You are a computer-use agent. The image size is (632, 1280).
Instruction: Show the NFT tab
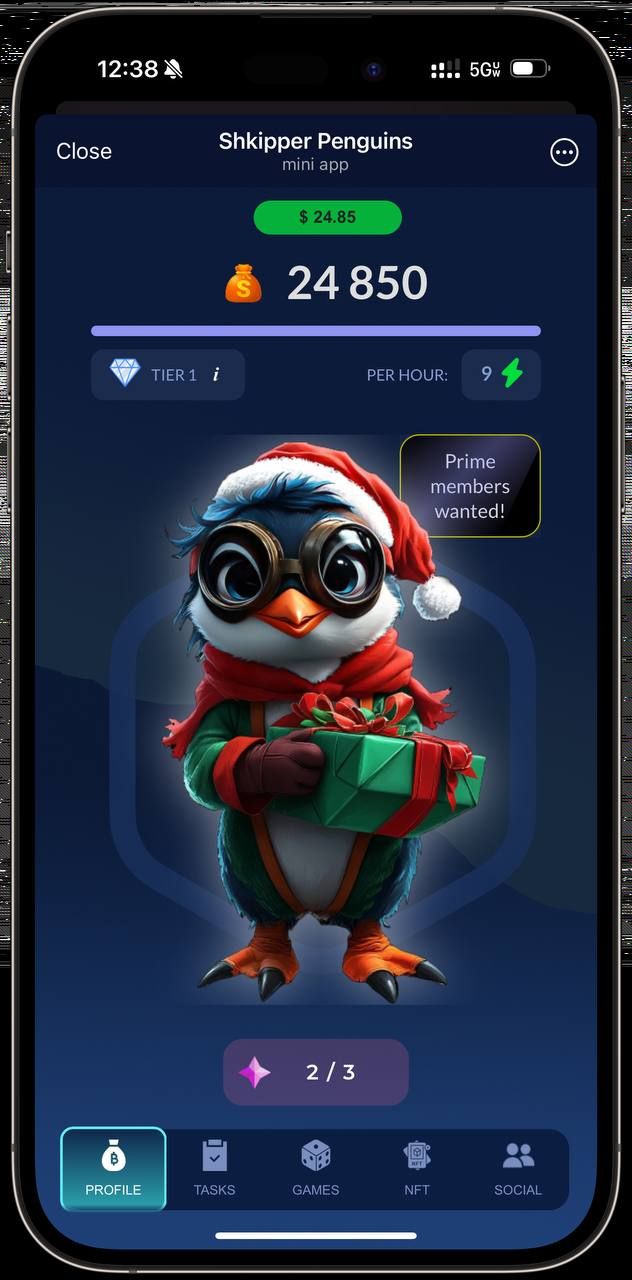click(x=416, y=1169)
